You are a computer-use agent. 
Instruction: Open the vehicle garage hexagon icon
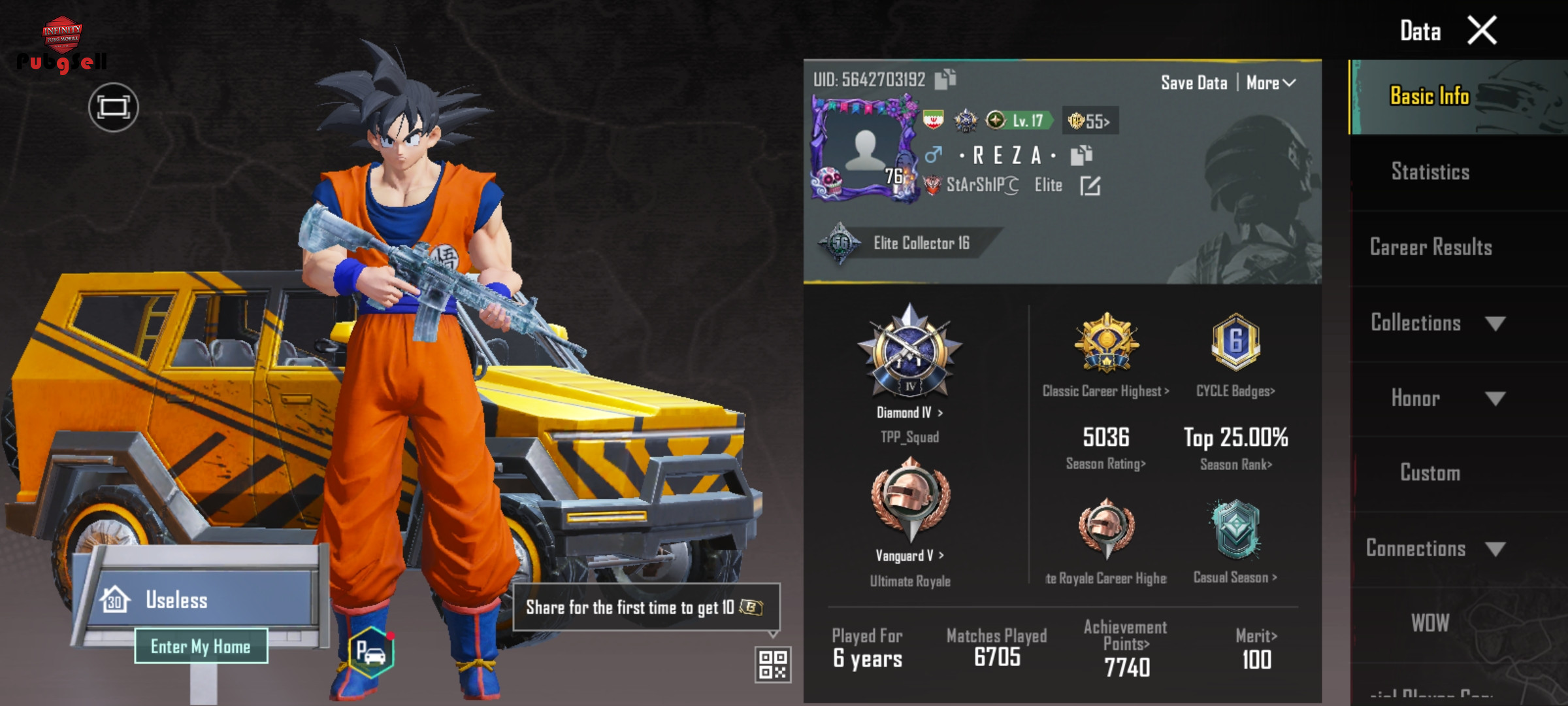pyautogui.click(x=371, y=652)
